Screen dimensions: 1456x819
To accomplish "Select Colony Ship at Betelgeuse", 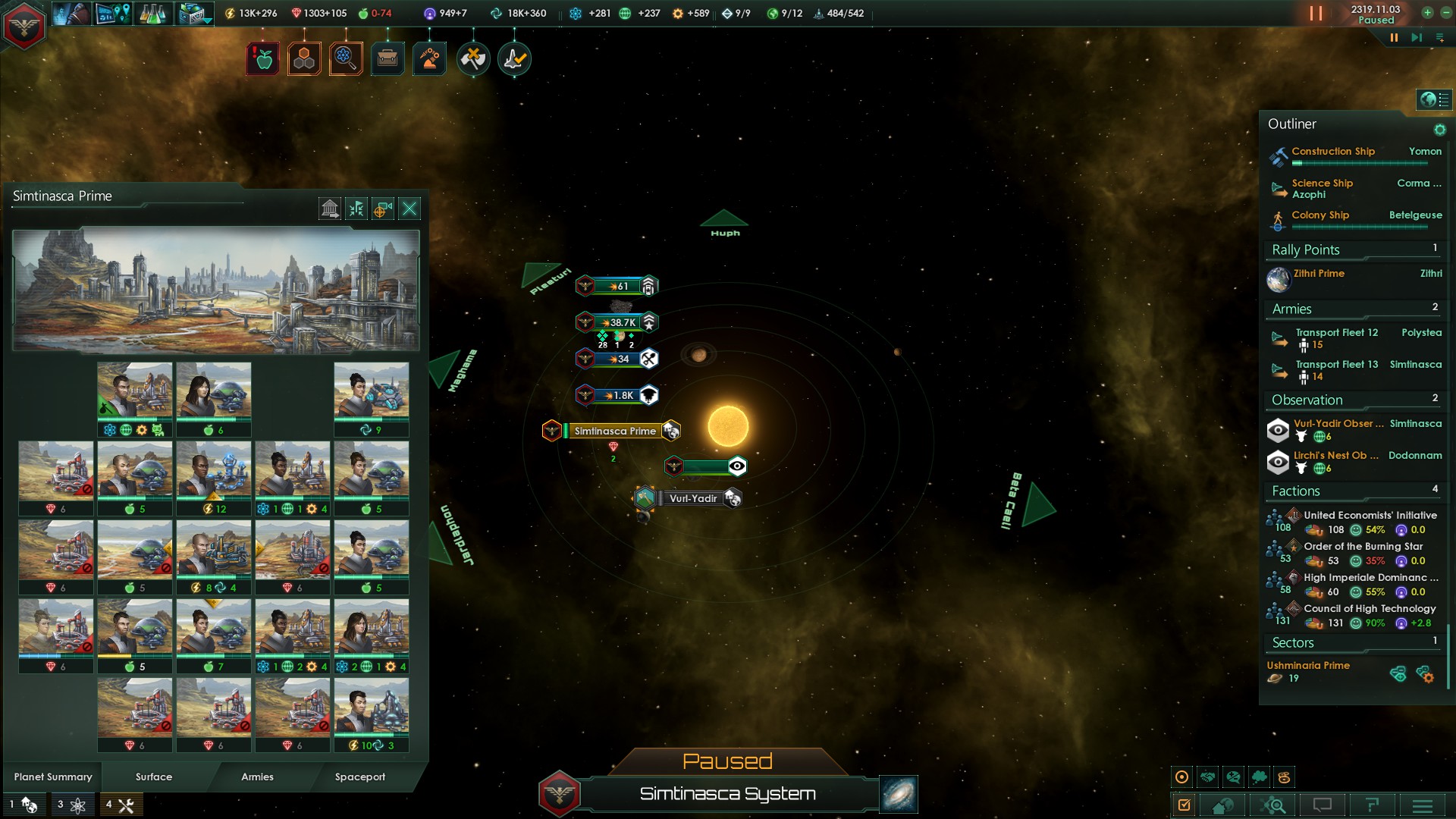I will click(x=1320, y=215).
